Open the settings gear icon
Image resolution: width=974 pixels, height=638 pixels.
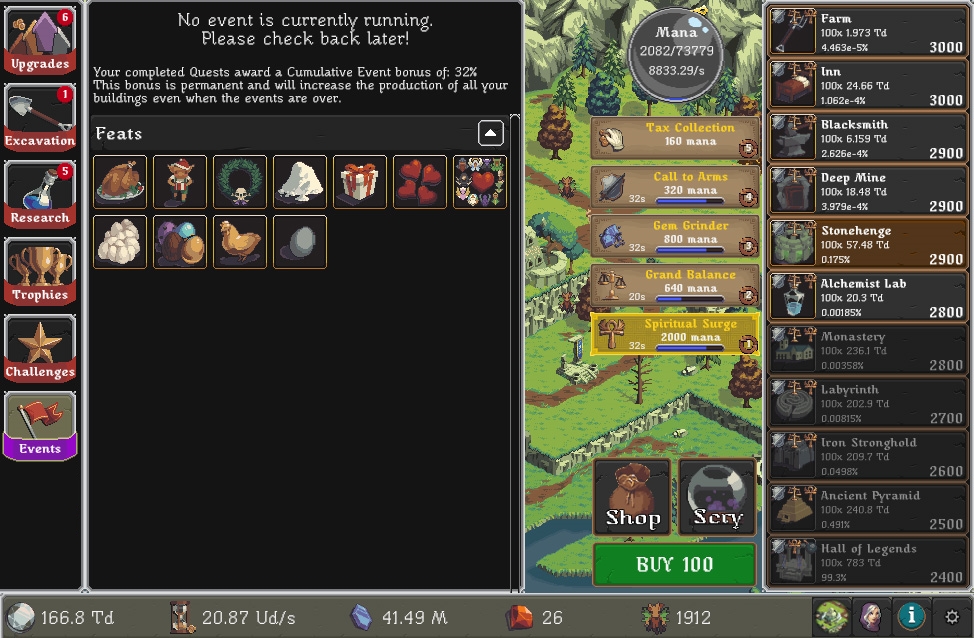pyautogui.click(x=952, y=617)
